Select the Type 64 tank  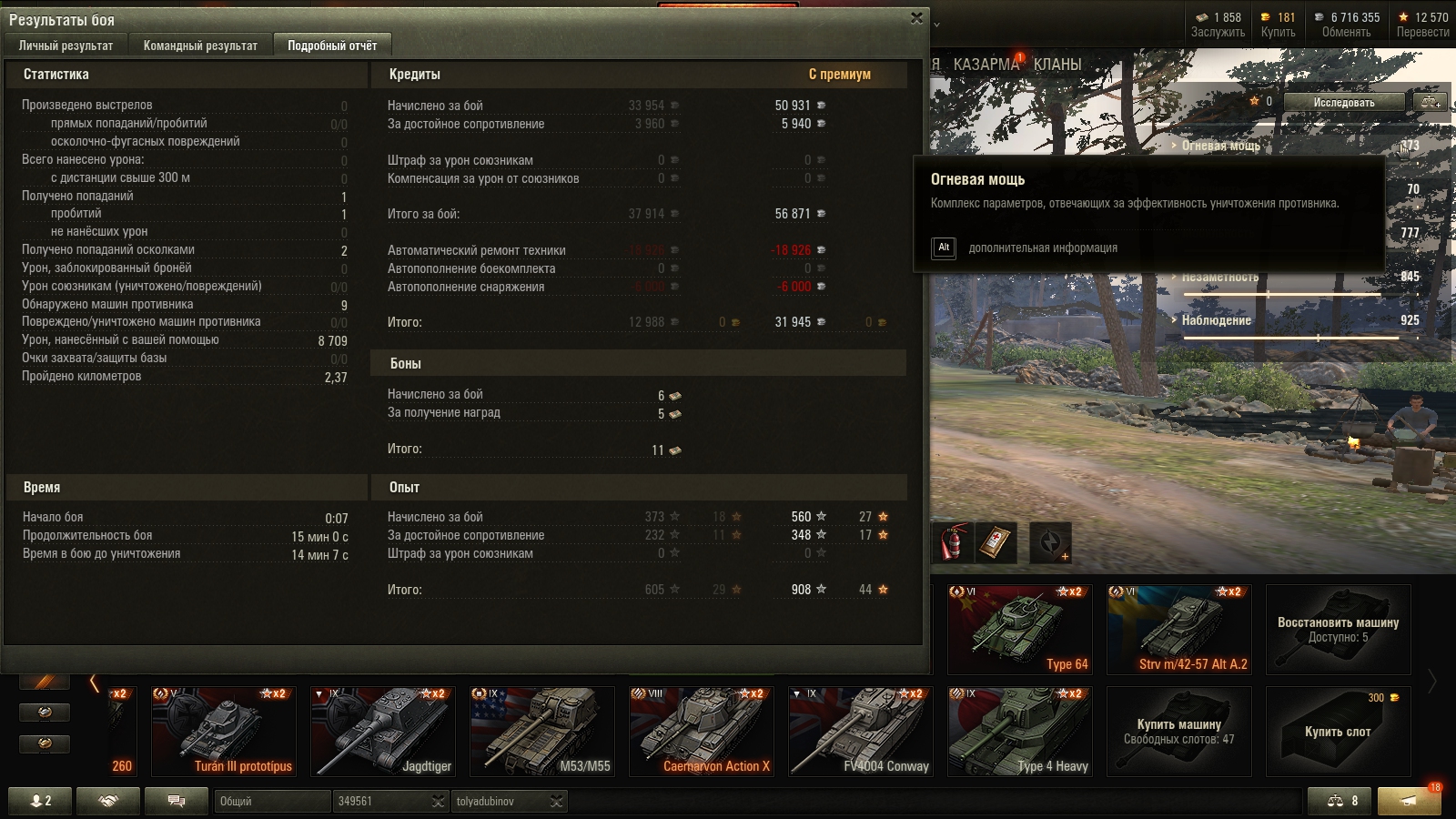click(1019, 629)
